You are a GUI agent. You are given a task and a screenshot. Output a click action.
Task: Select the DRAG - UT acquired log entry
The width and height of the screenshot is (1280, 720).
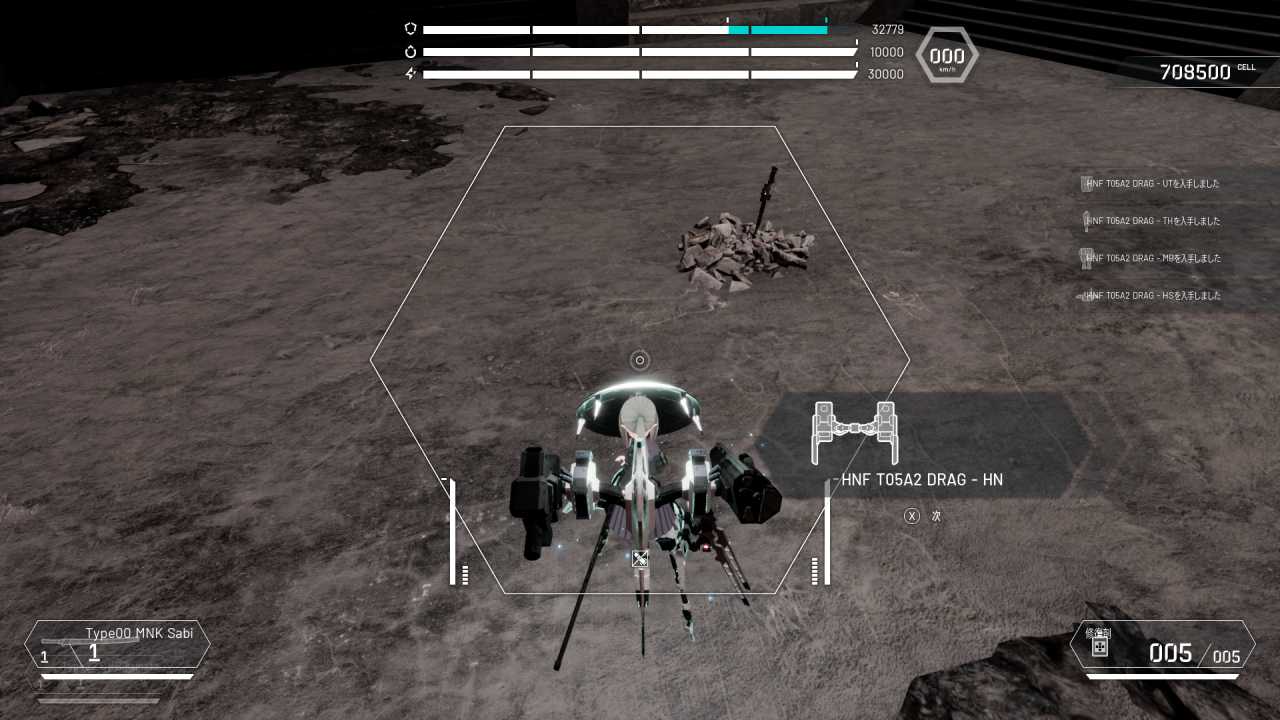coord(1155,184)
